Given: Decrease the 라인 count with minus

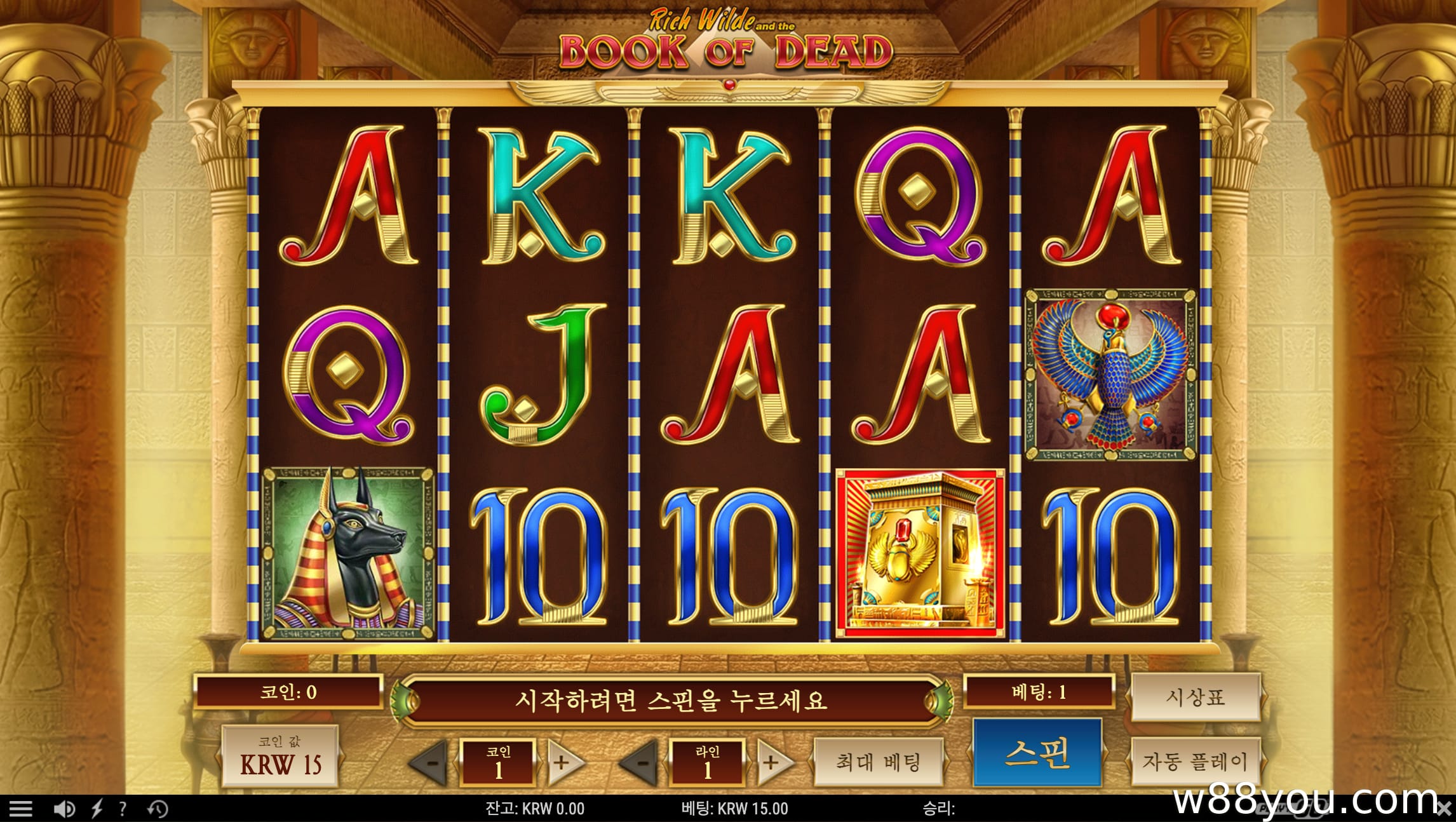Looking at the screenshot, I should (x=642, y=762).
